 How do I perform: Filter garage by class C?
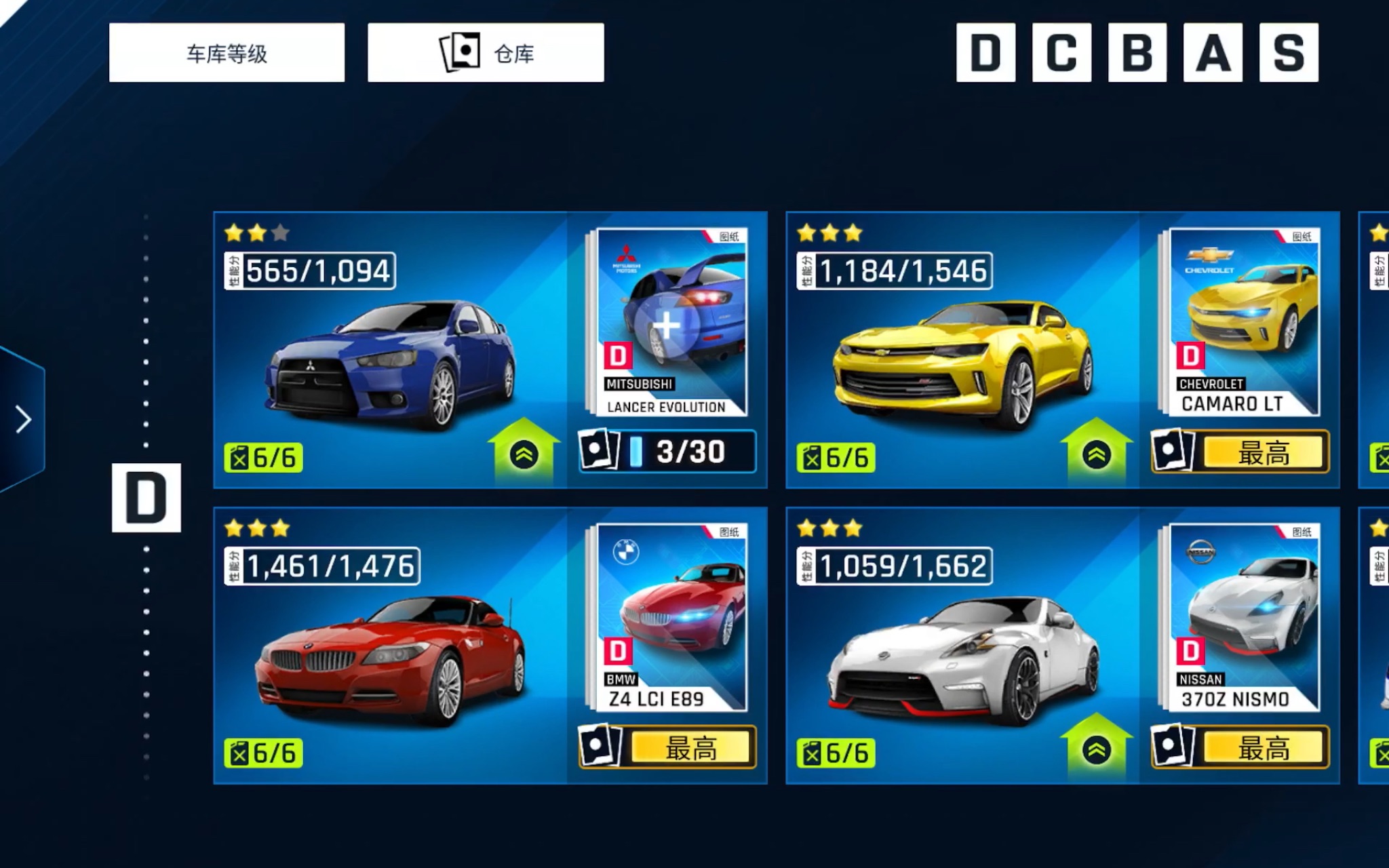point(1061,53)
